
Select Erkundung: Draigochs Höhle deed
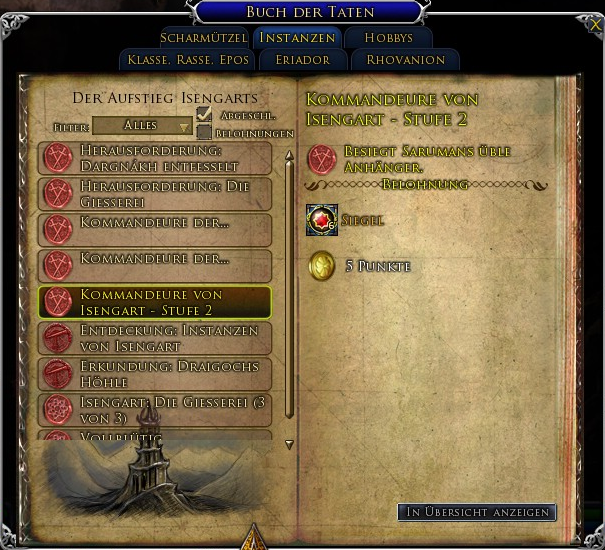point(155,374)
